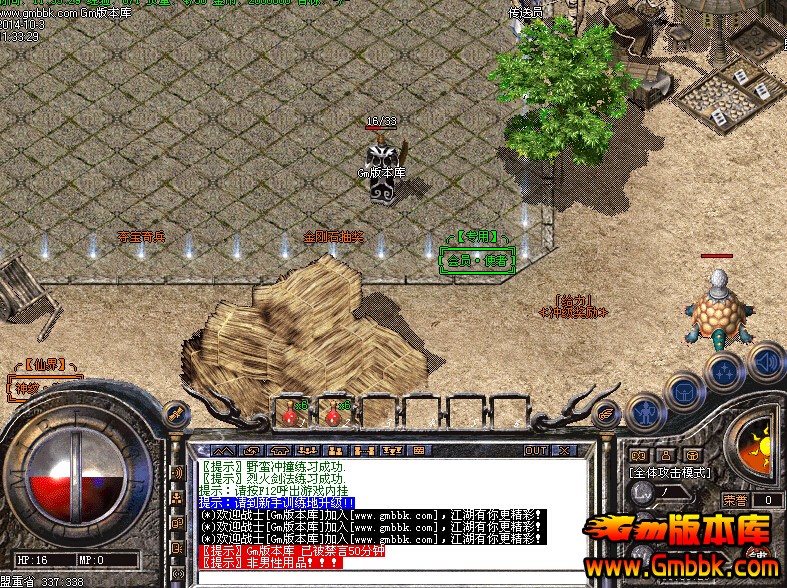Viewport: 787px width, 588px height.
Task: Switch the 全体攻击模式 attack mode label
Action: (669, 472)
